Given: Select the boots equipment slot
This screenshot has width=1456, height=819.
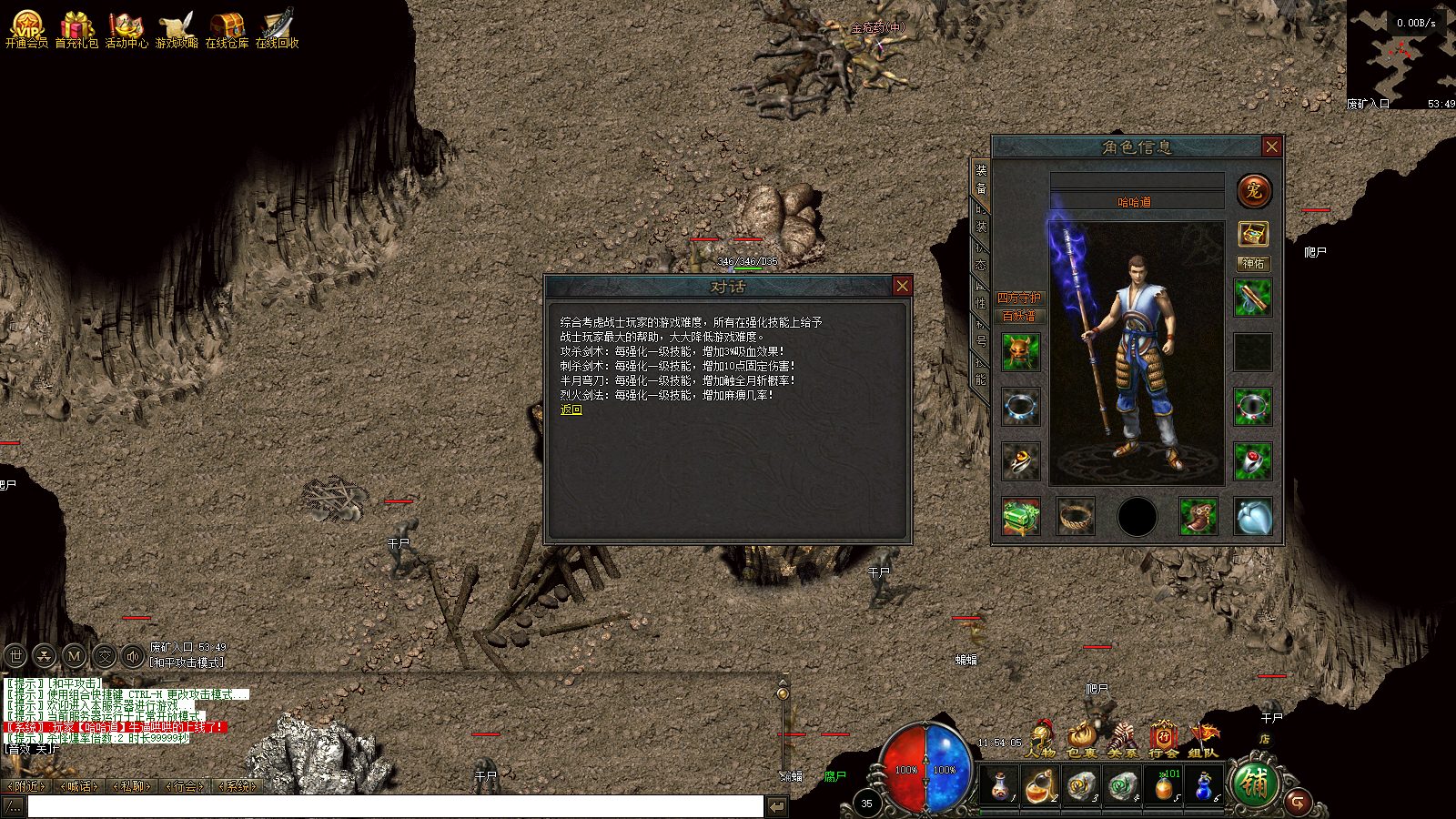Looking at the screenshot, I should pos(1198,516).
